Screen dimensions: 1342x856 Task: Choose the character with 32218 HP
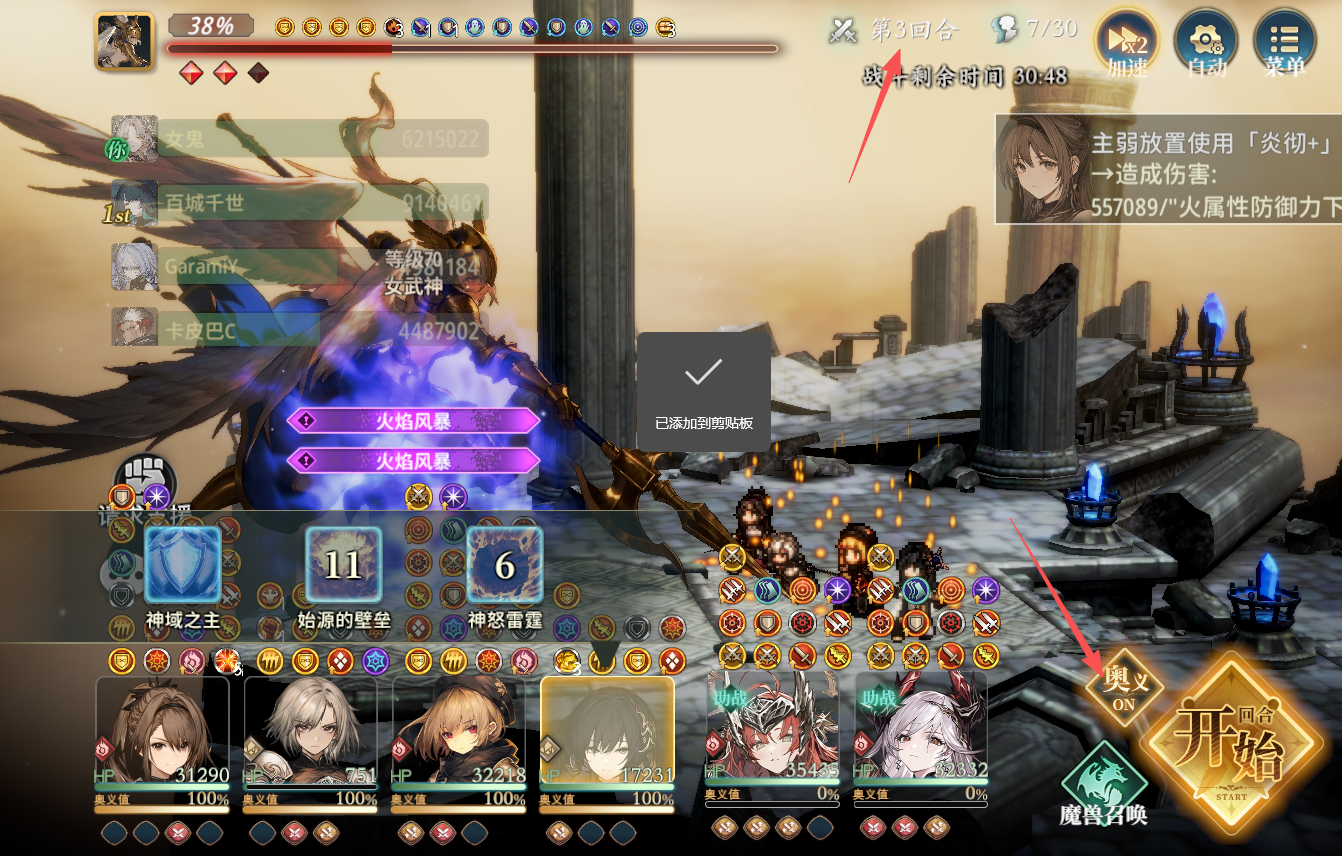458,734
